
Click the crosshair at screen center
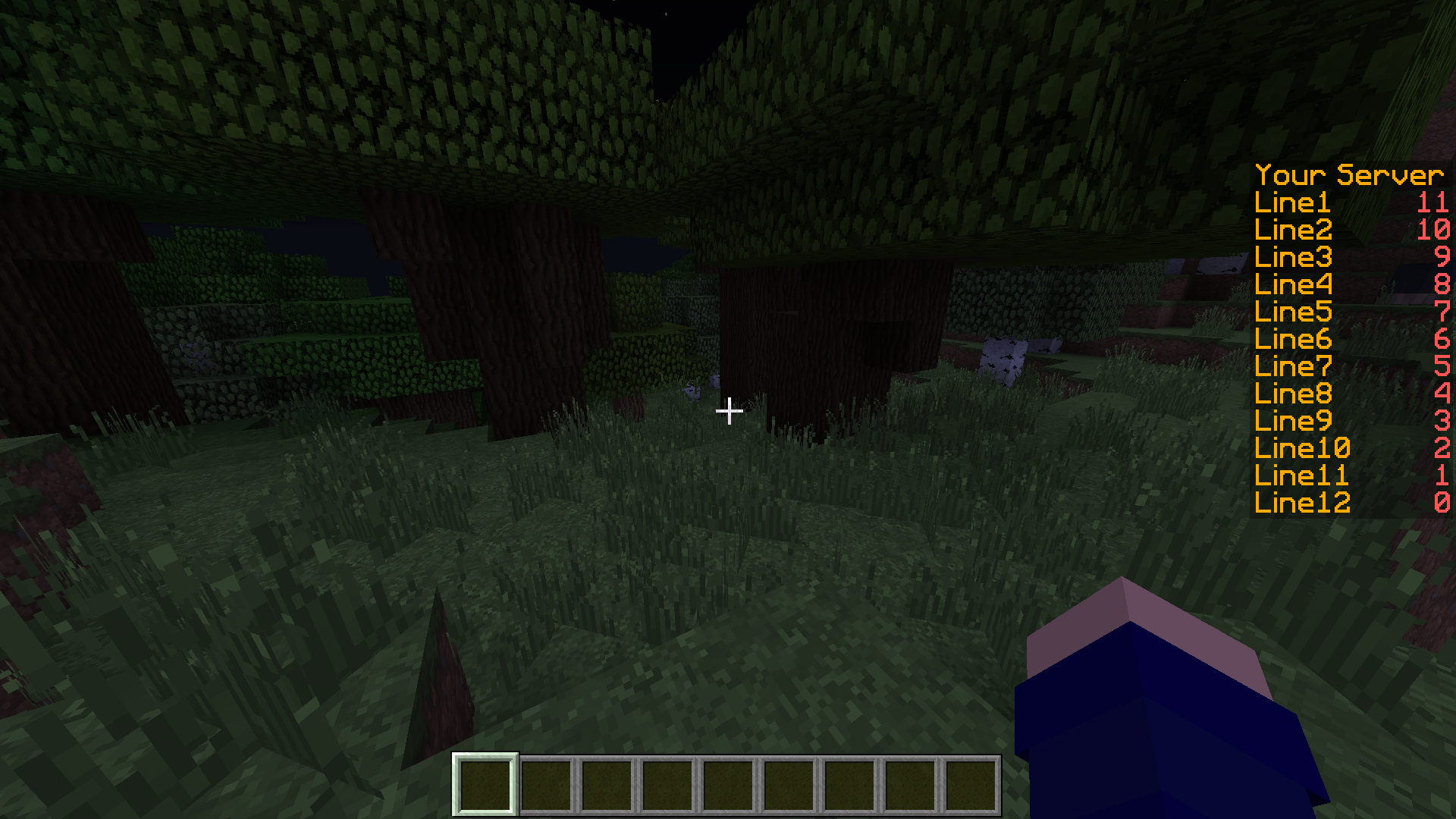coord(728,409)
